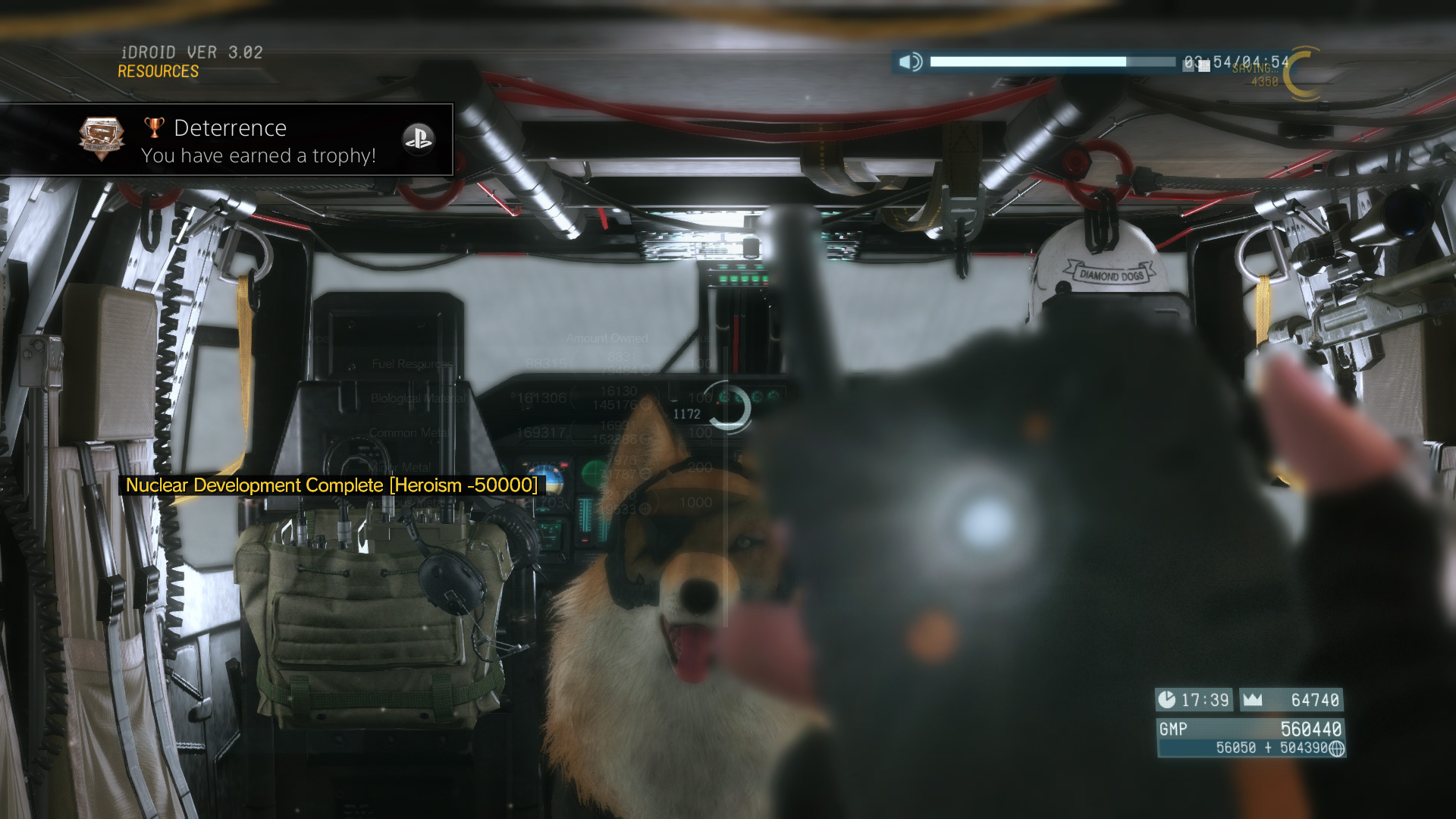Seek along the cassette tape progress bar

[x=1053, y=62]
